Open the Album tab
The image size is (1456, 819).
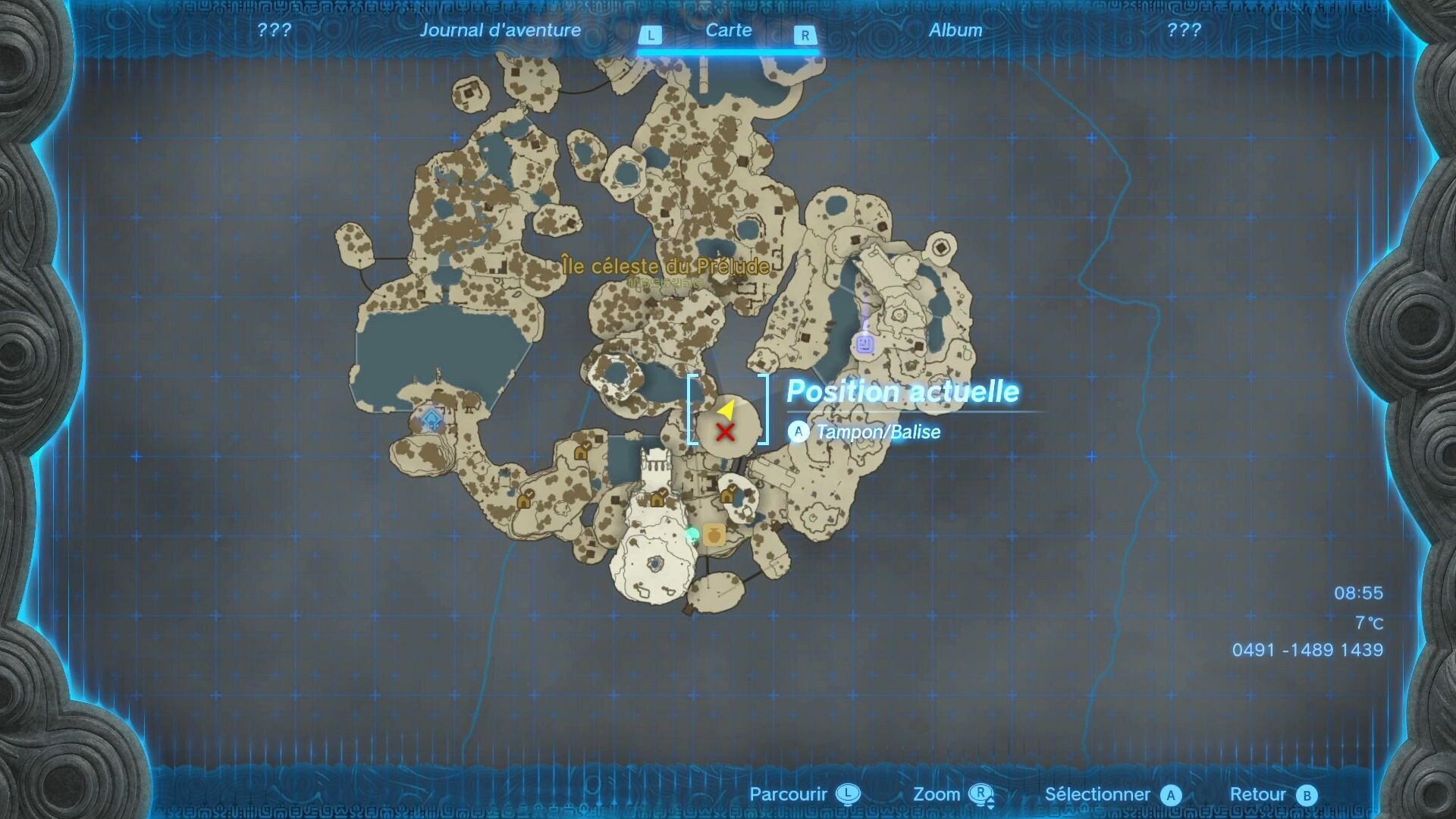coord(955,30)
